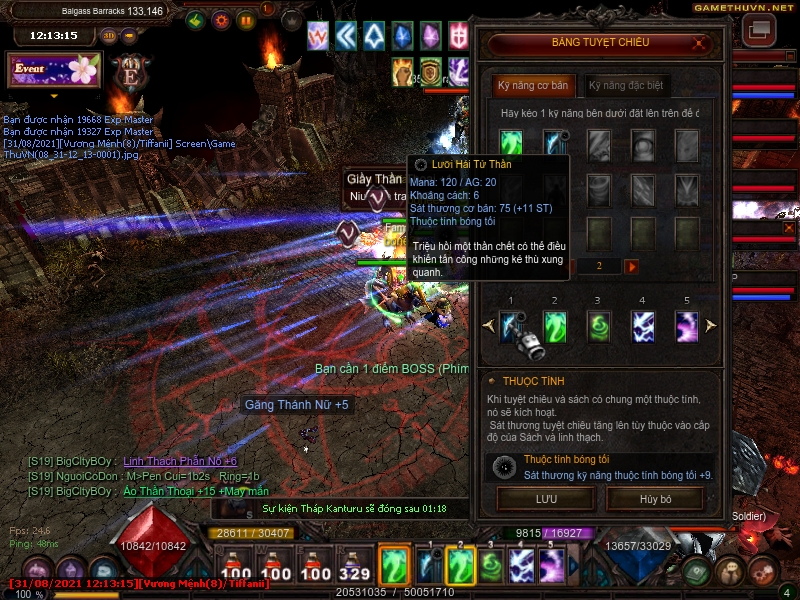
Task: Click the orange pause button in top bar
Action: [246, 20]
